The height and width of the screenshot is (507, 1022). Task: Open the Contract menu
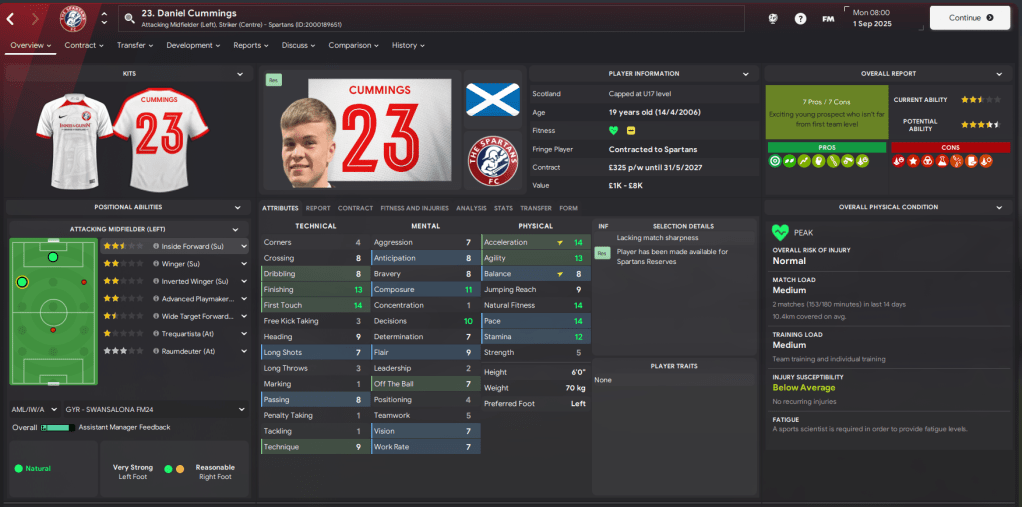pyautogui.click(x=84, y=45)
